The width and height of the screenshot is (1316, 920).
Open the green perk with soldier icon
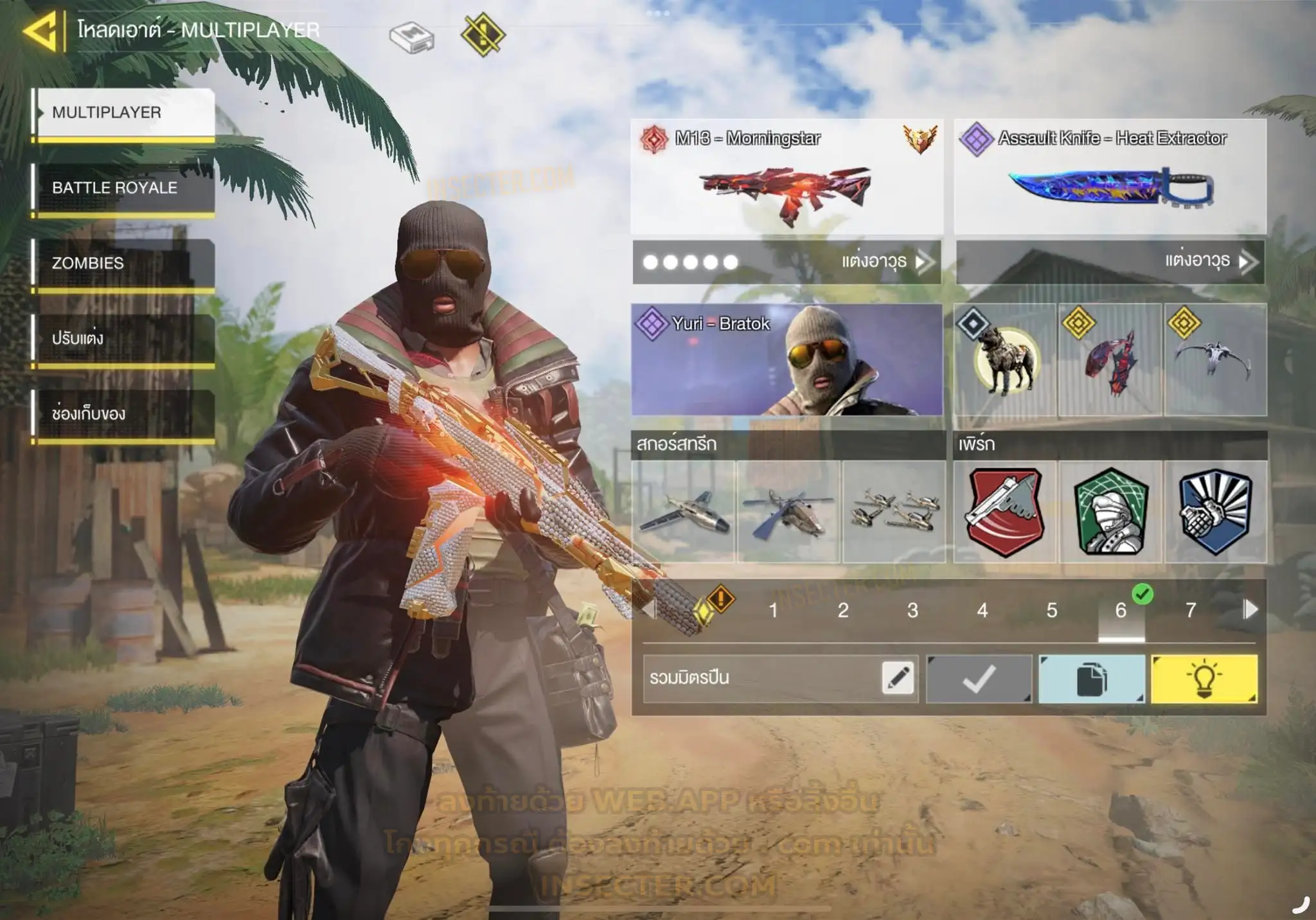(1110, 512)
